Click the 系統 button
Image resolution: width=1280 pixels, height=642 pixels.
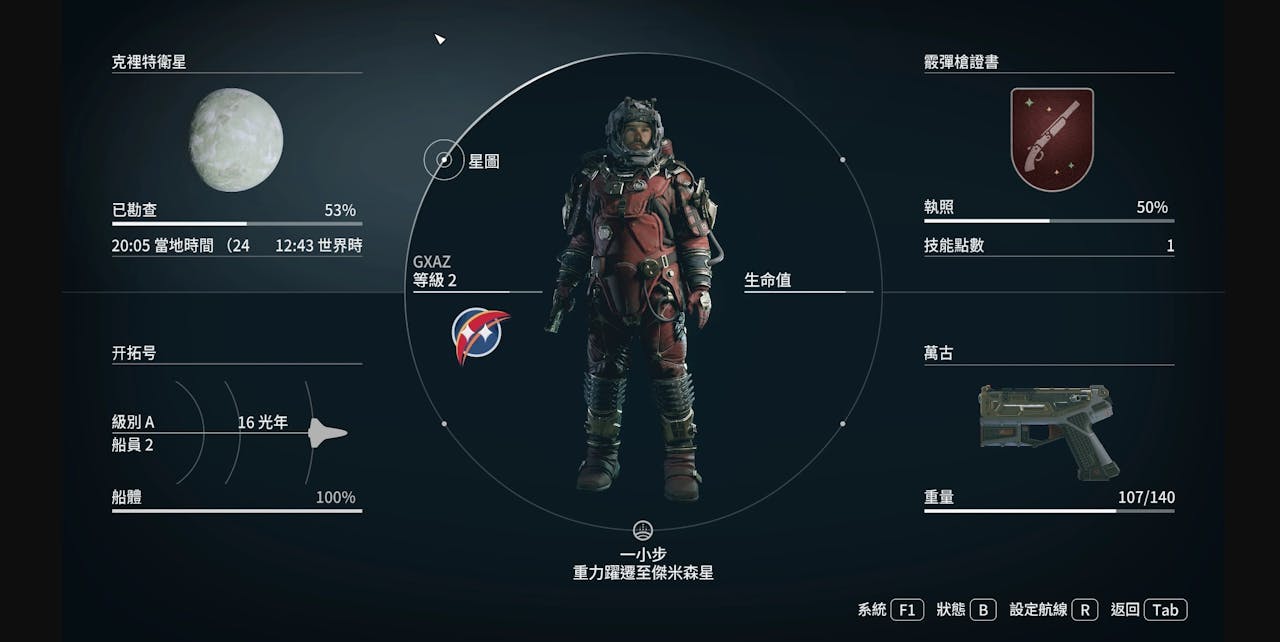(x=890, y=609)
